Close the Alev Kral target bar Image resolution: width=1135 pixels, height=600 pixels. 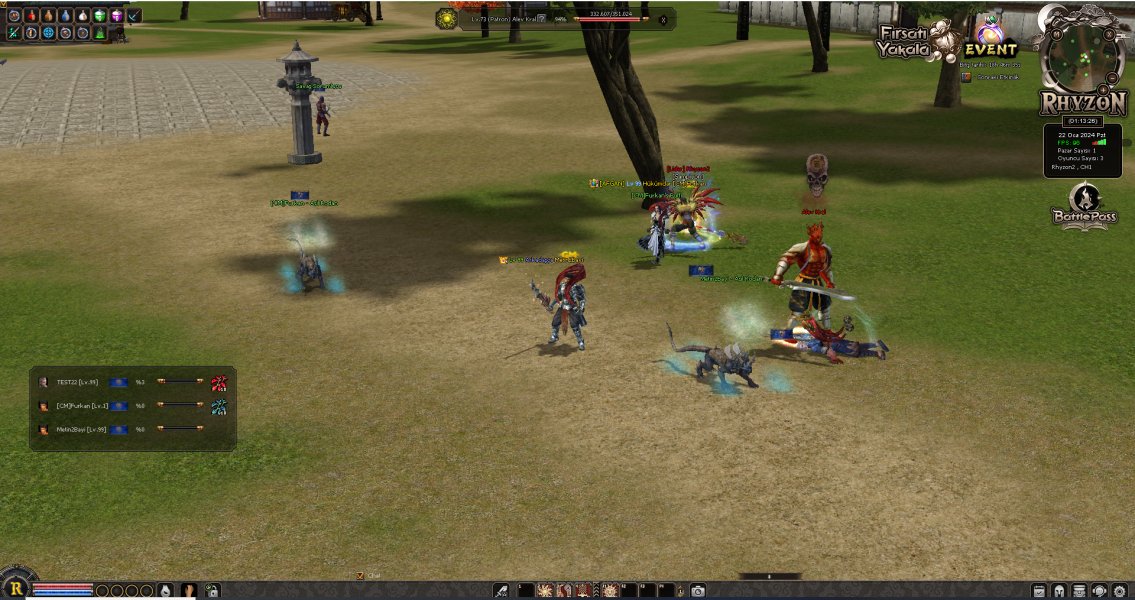pyautogui.click(x=662, y=19)
